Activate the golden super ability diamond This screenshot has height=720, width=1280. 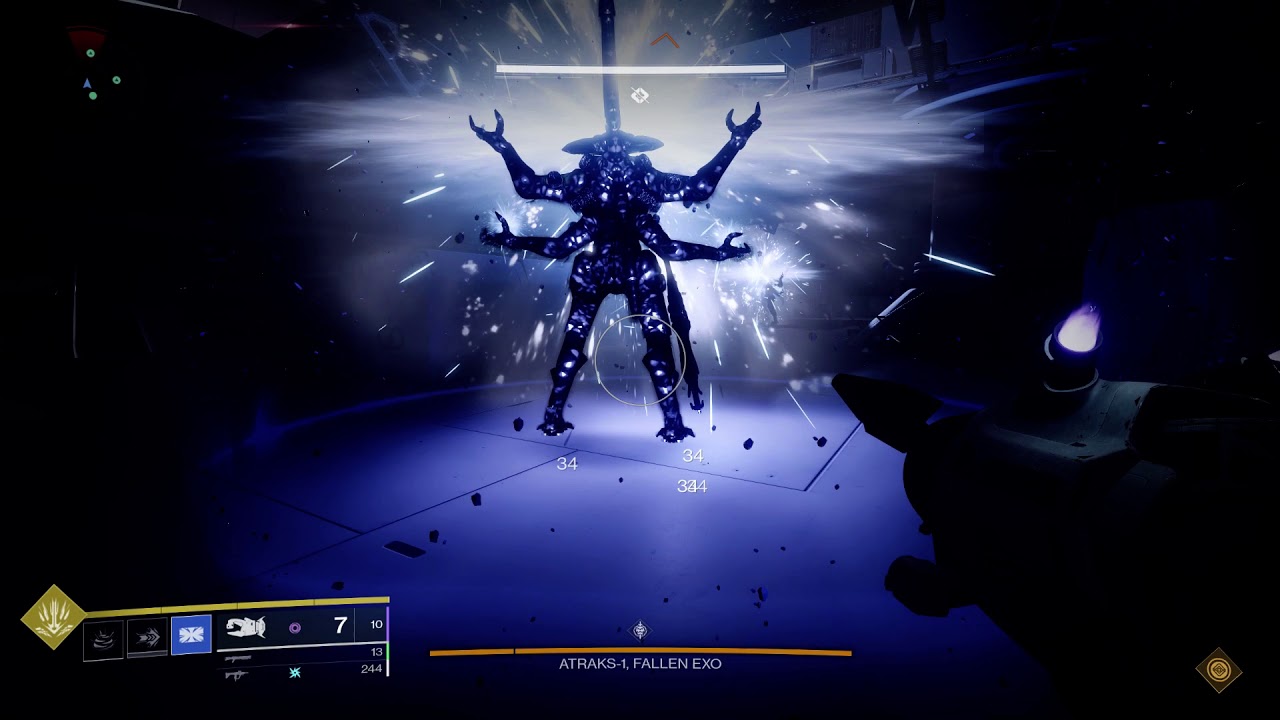53,617
